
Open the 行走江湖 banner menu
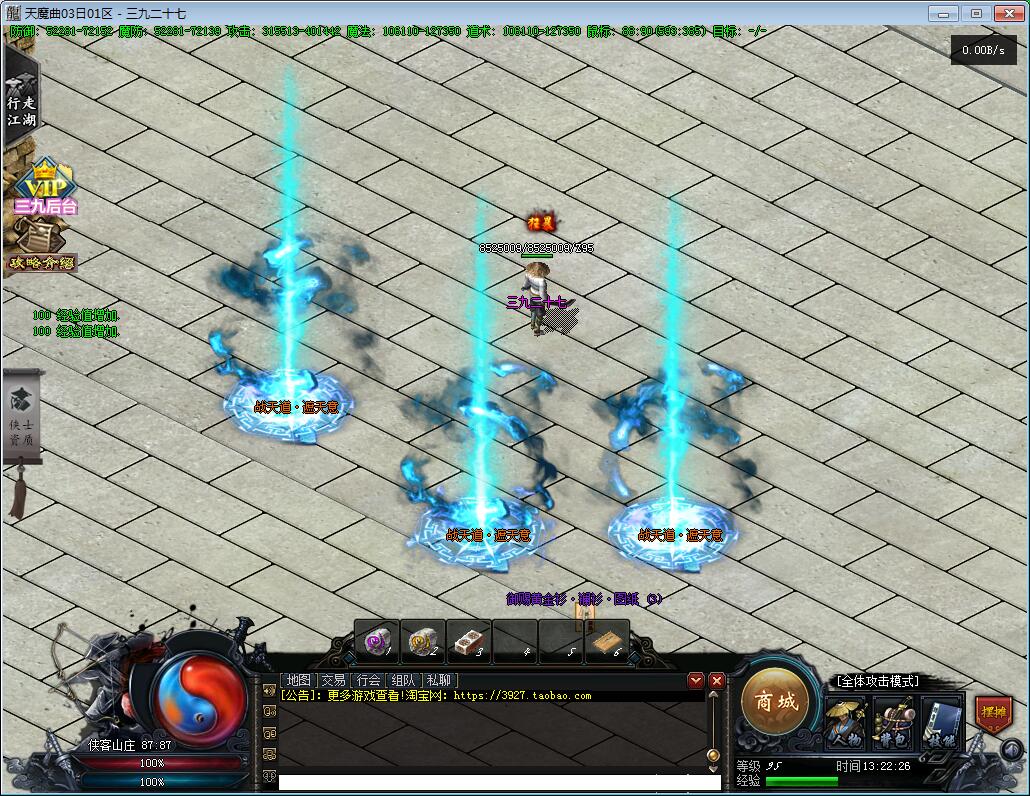coord(20,100)
